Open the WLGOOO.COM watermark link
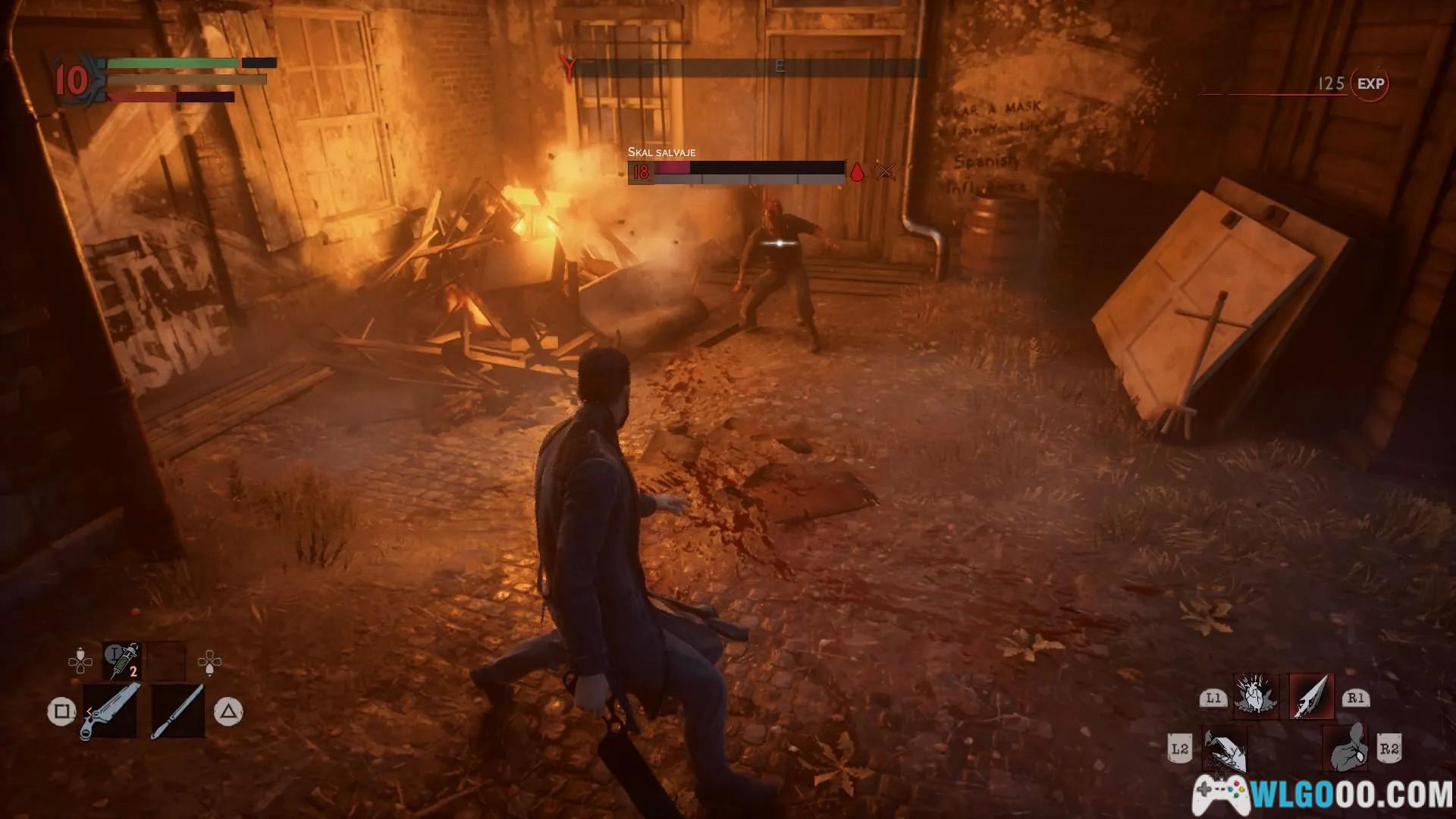This screenshot has height=819, width=1456. [1323, 795]
